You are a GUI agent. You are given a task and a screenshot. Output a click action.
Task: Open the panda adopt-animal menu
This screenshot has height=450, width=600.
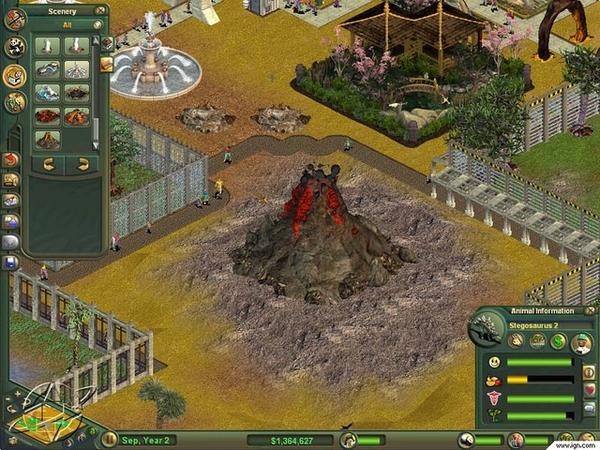14,47
